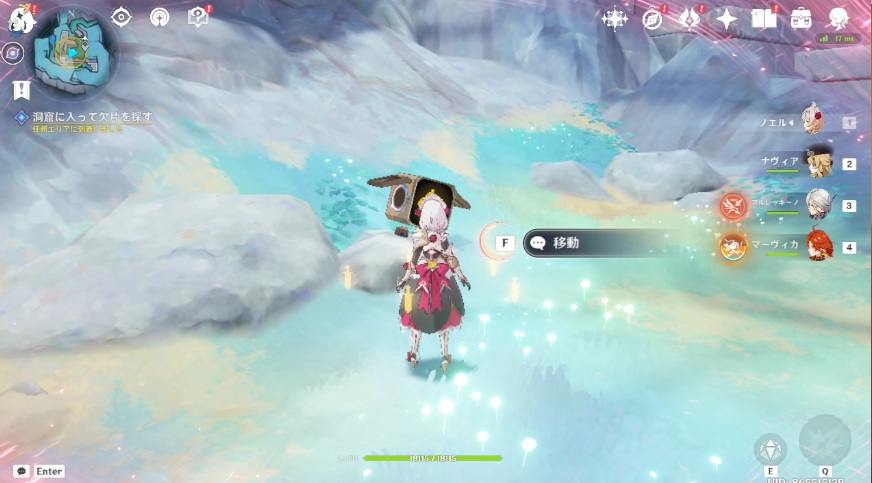
Task: Open the character head-silhouette icon
Action: point(839,19)
